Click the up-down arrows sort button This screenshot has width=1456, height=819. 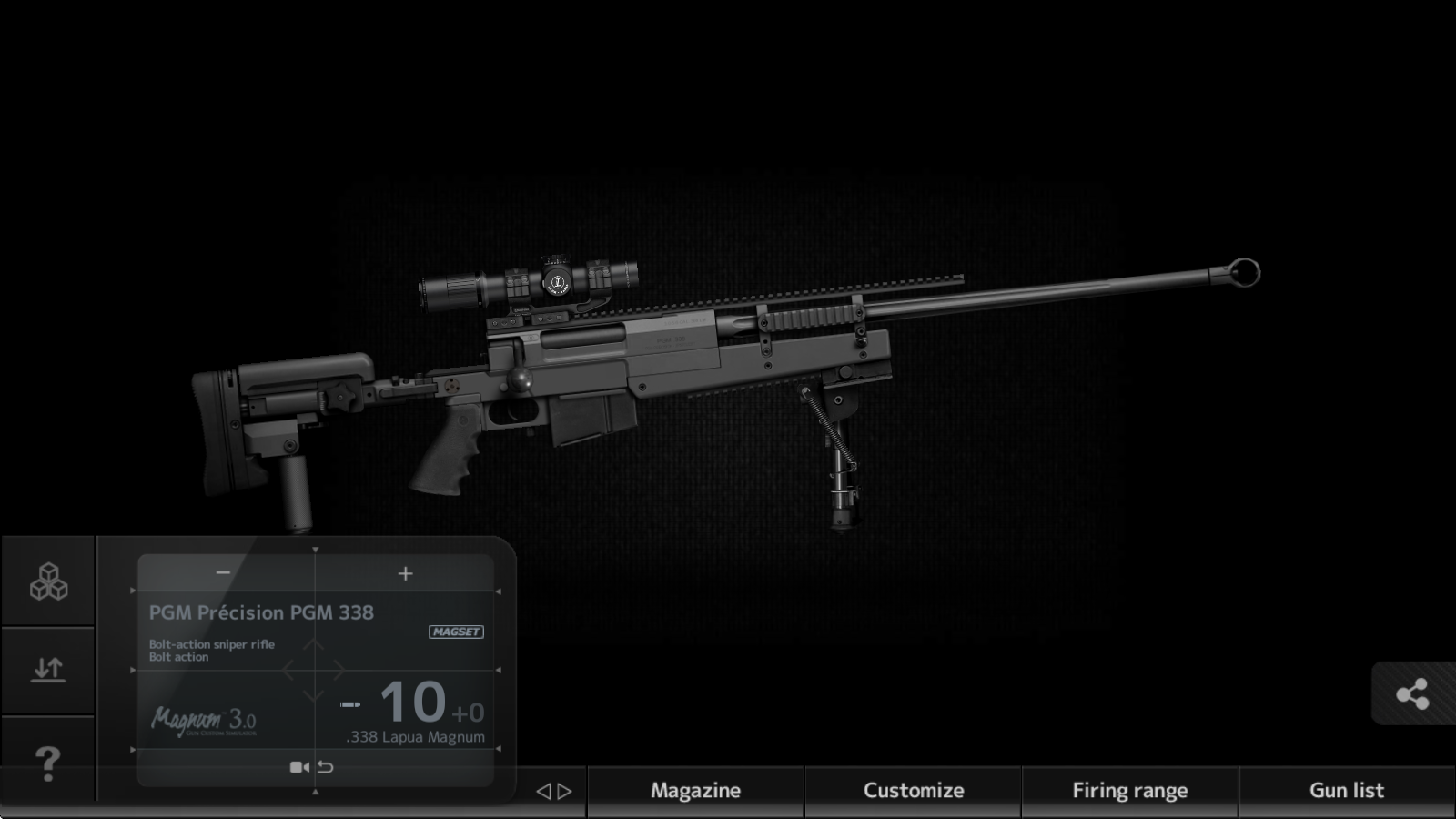click(x=48, y=670)
